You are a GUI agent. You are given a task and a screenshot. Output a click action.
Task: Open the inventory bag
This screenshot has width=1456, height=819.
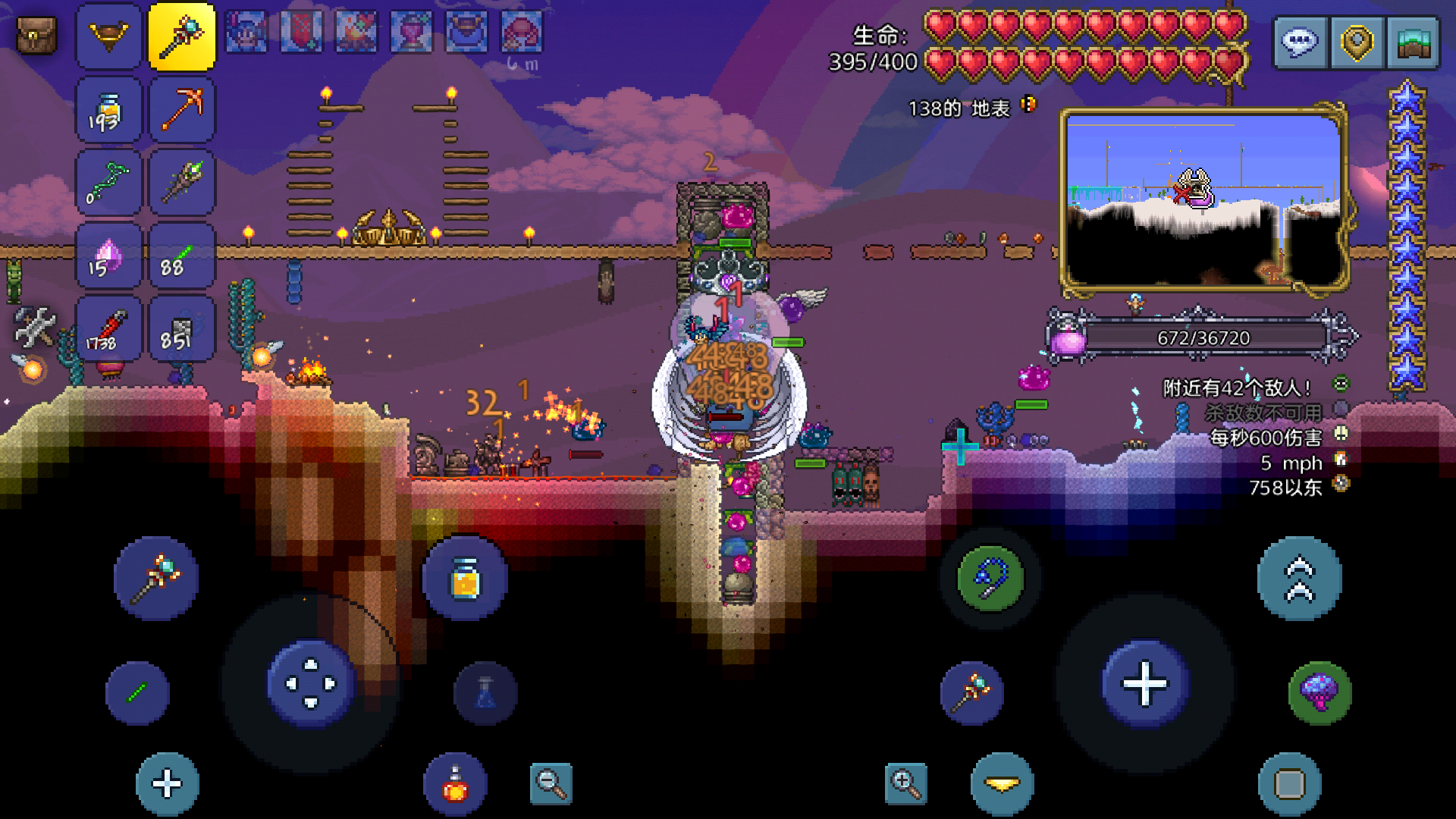tap(36, 36)
